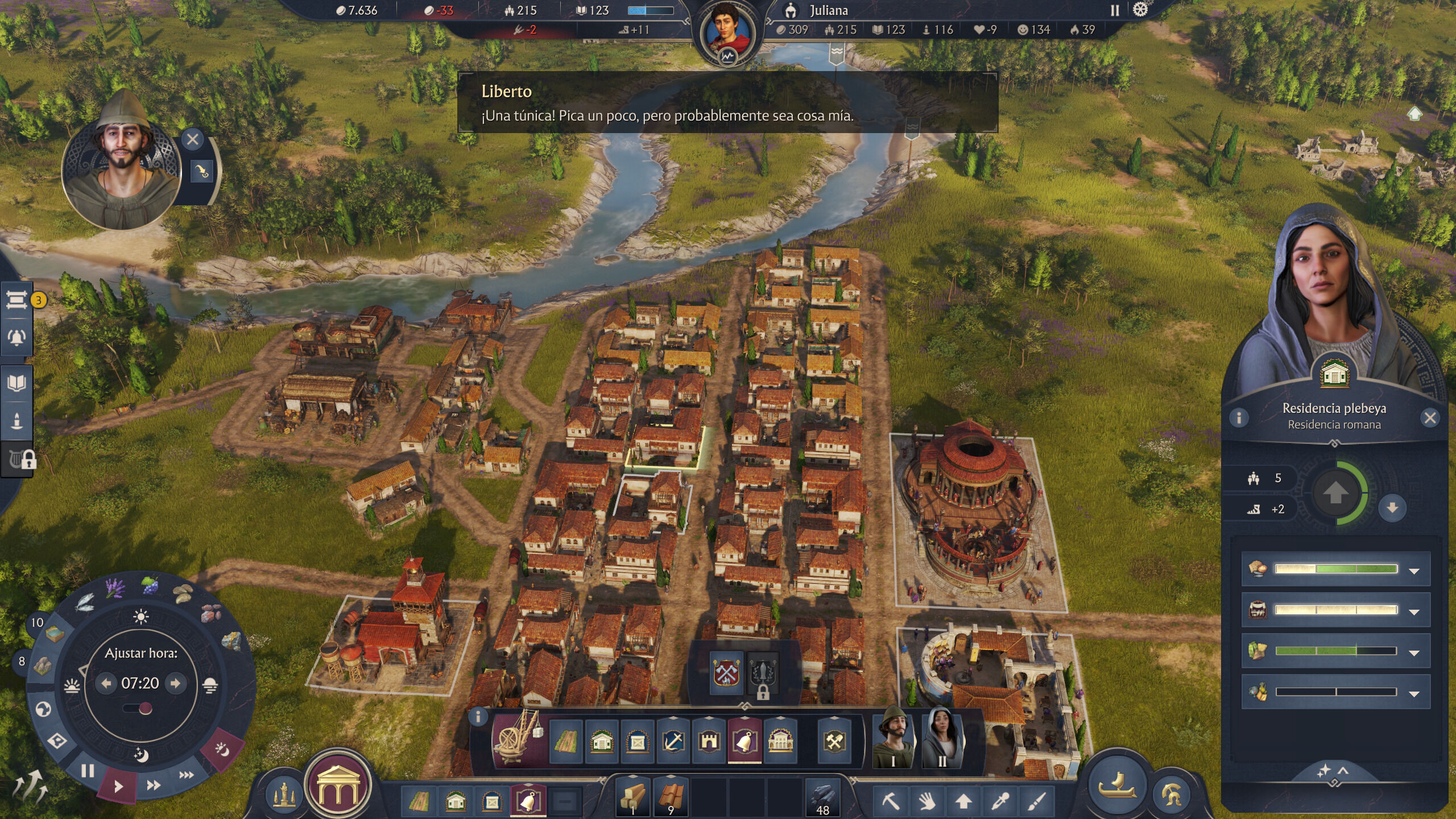Image resolution: width=1456 pixels, height=819 pixels.
Task: Expand the first resident need dropdown
Action: (x=1414, y=570)
